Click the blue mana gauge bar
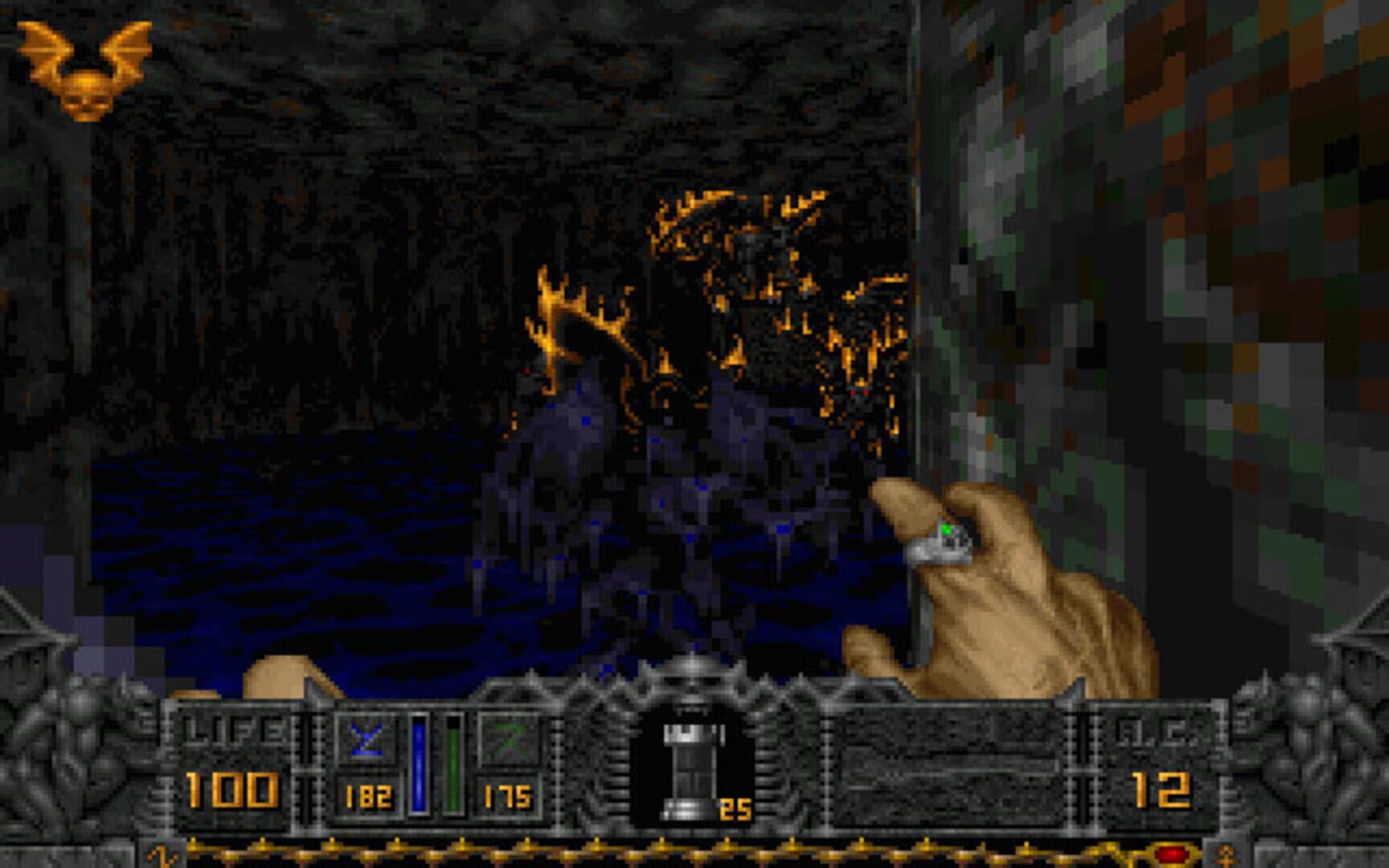Screen dimensions: 1389x868 click(x=419, y=764)
